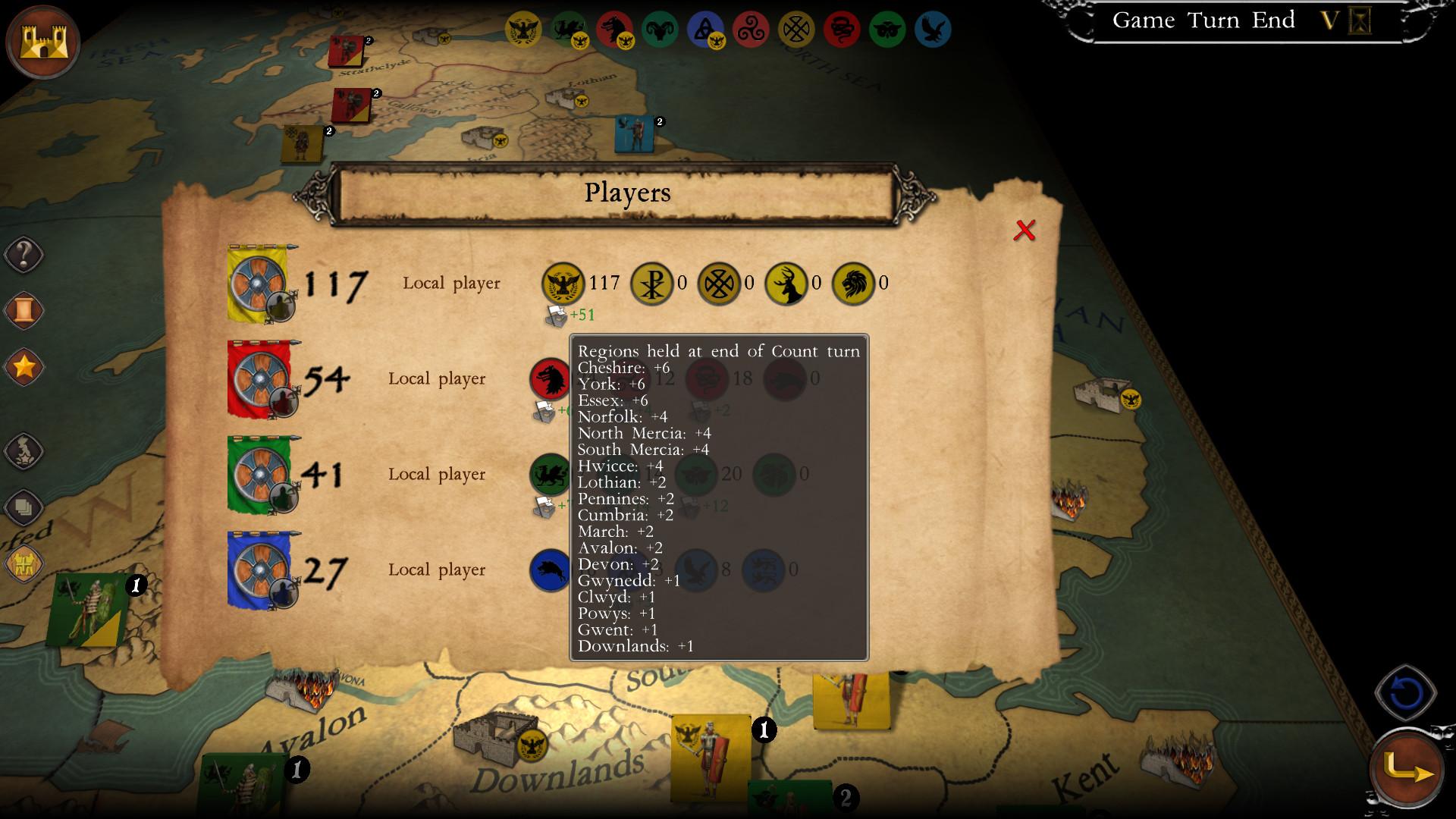1456x819 pixels.
Task: Select the gold fortress icon on the left
Action: [x=23, y=563]
